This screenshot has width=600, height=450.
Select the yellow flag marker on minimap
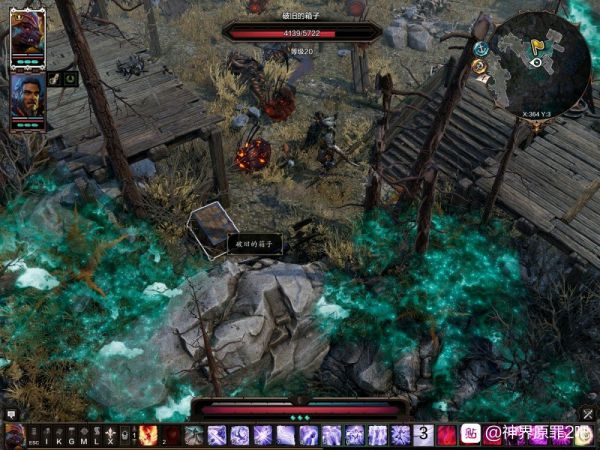[x=536, y=45]
